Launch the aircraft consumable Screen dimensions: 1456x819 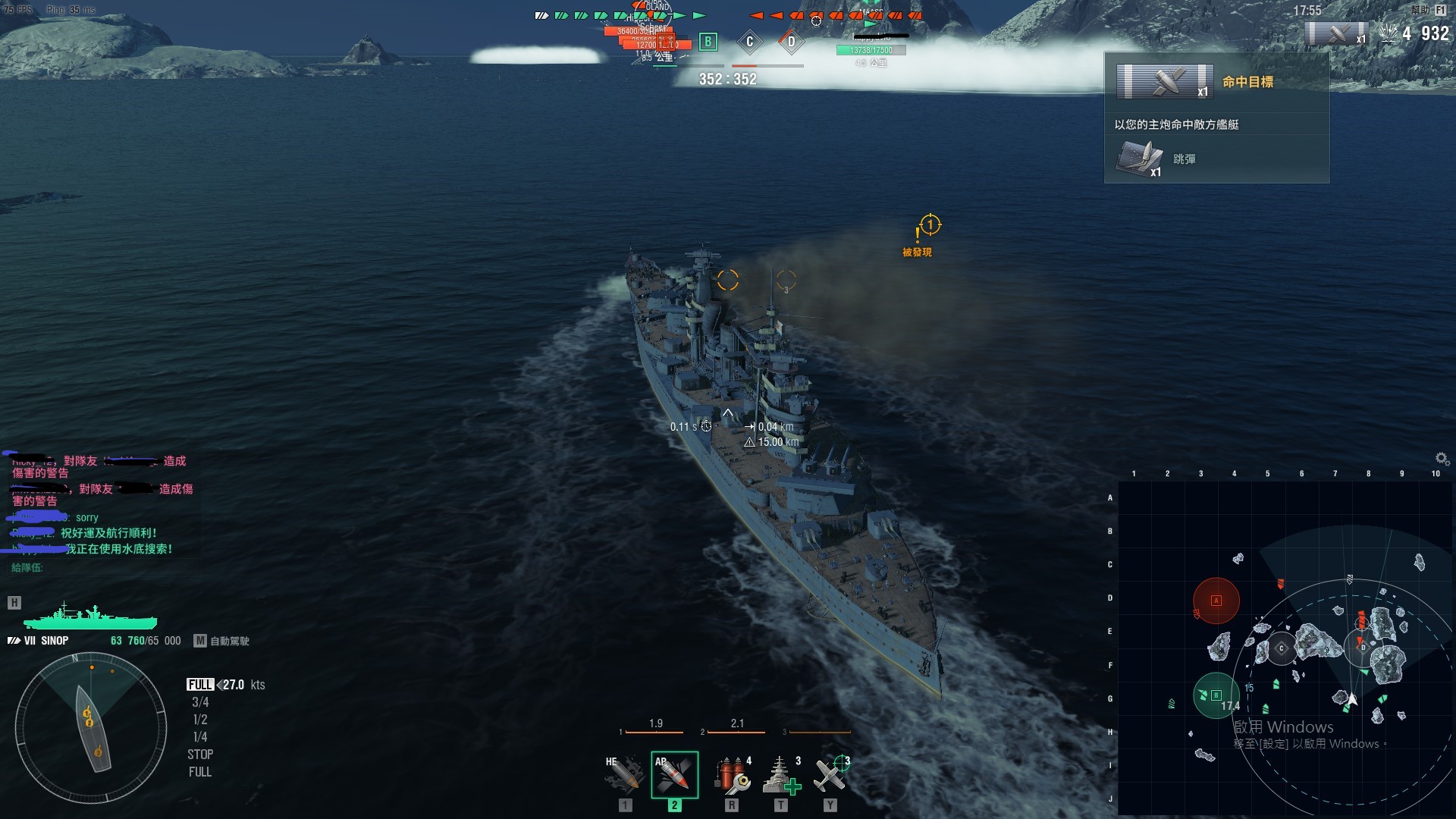coord(830,774)
